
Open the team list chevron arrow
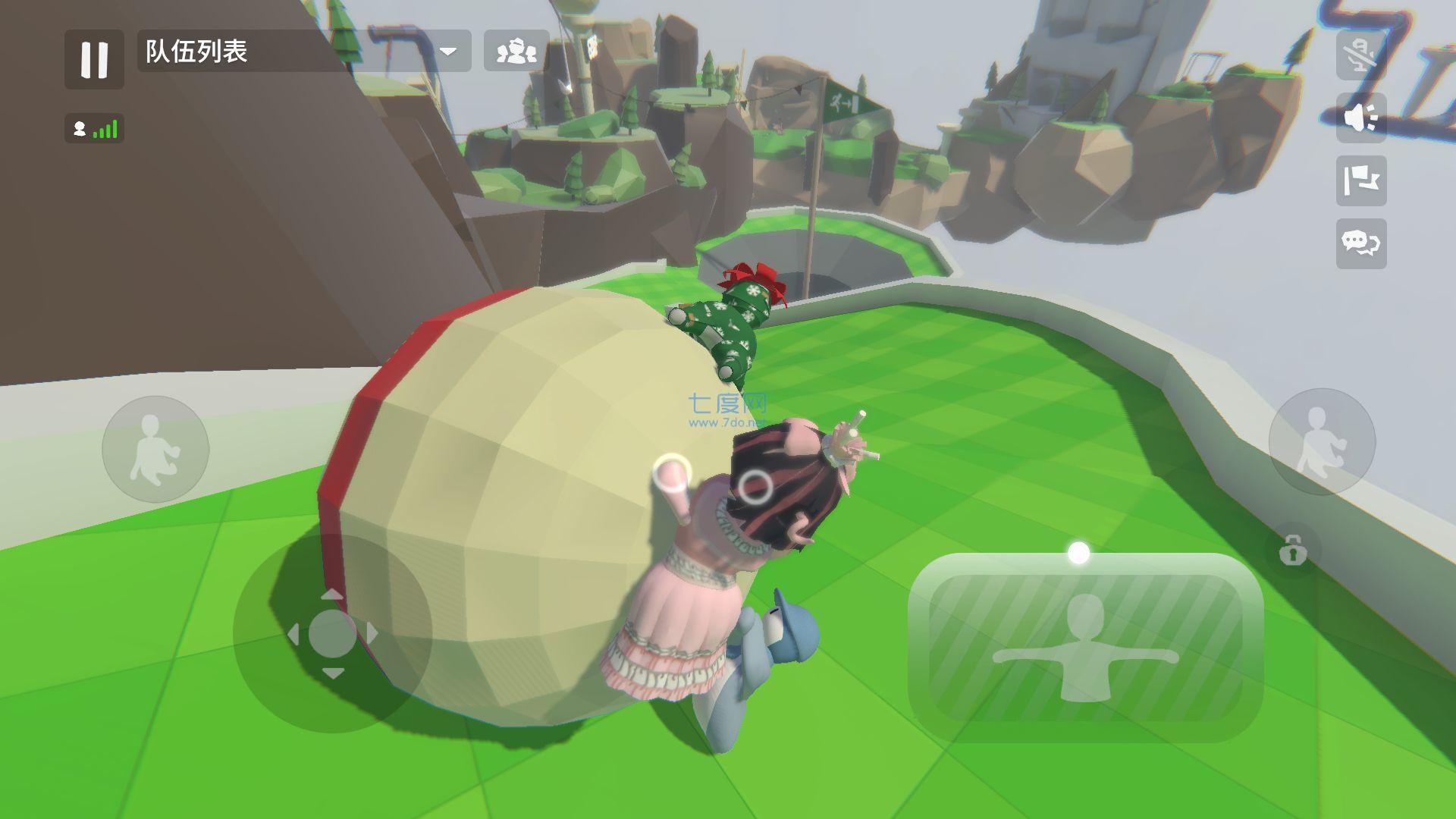[x=450, y=52]
